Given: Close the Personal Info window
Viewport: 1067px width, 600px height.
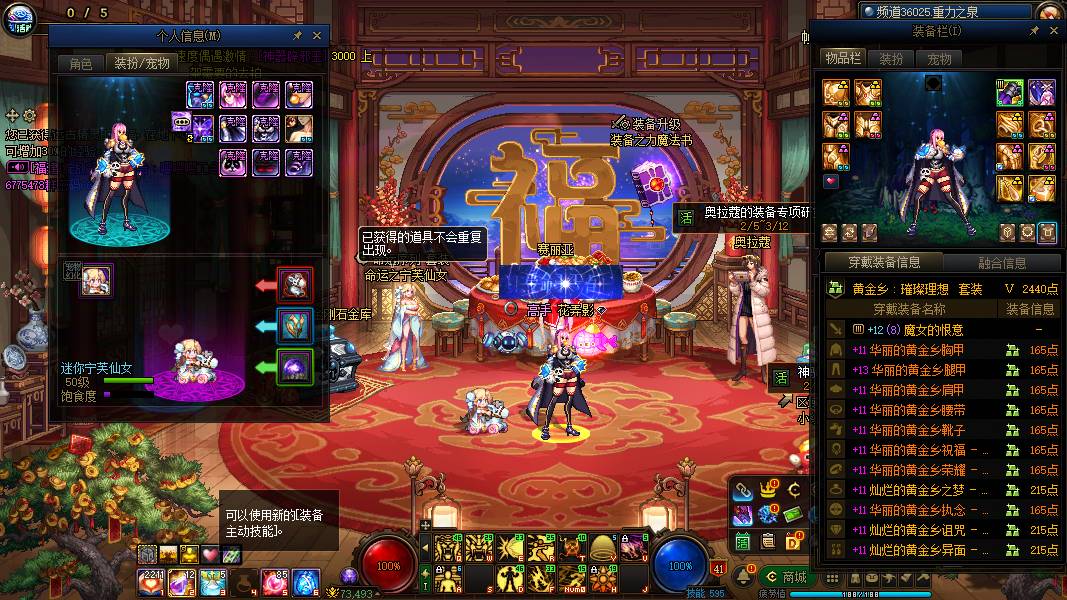Looking at the screenshot, I should click(x=317, y=35).
